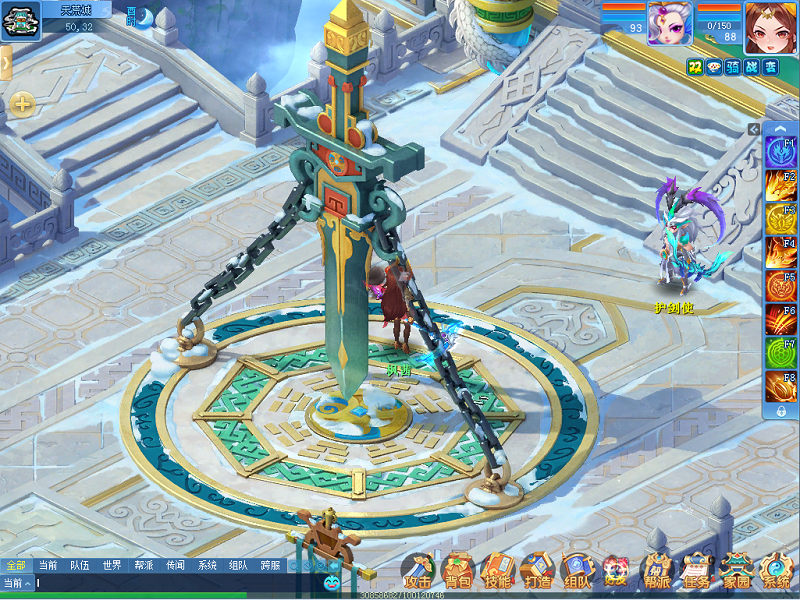This screenshot has height=600, width=800.
Task: Open the 任务 quest log
Action: pyautogui.click(x=697, y=571)
